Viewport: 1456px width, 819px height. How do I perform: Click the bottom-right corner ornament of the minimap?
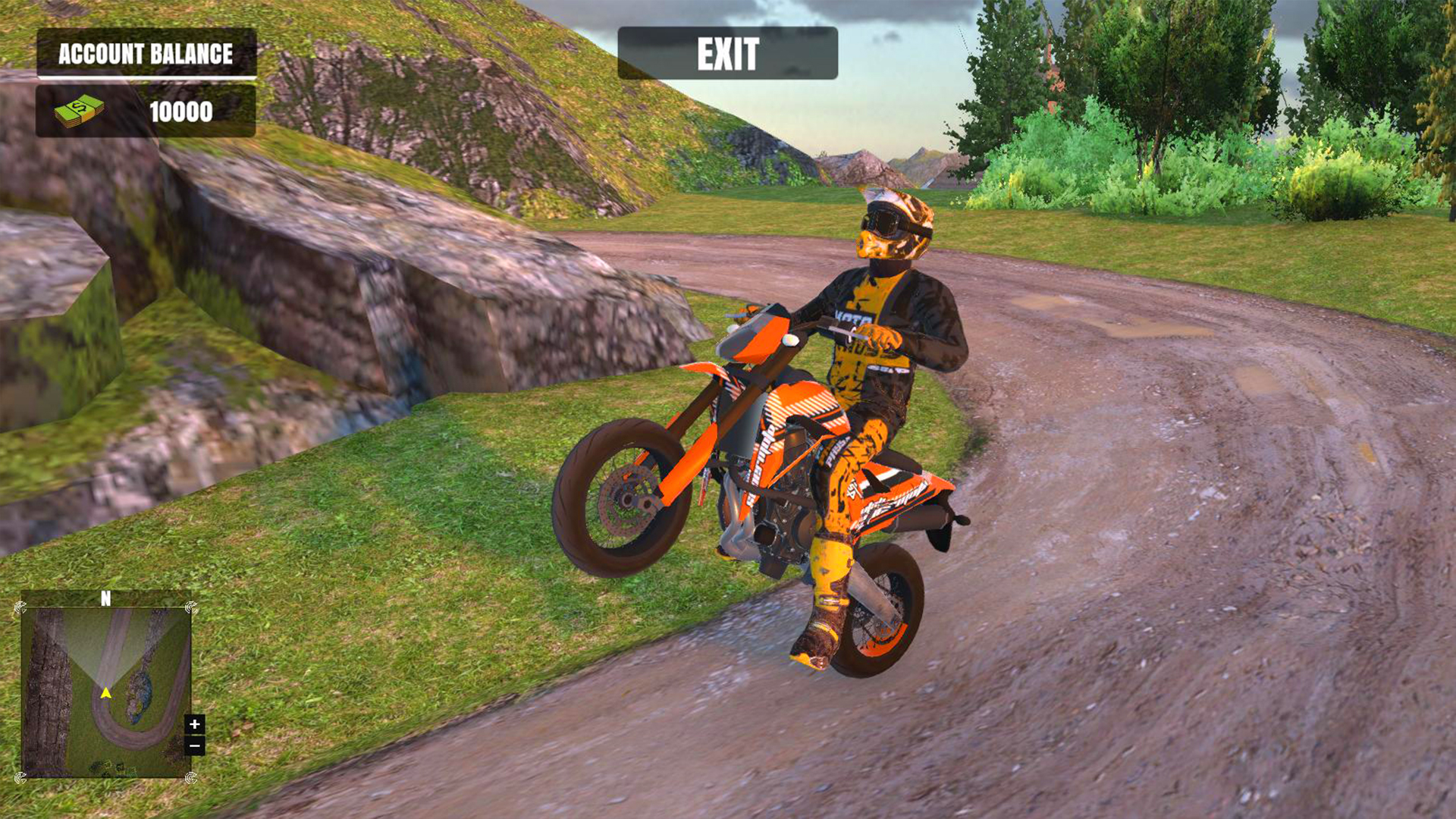point(190,778)
